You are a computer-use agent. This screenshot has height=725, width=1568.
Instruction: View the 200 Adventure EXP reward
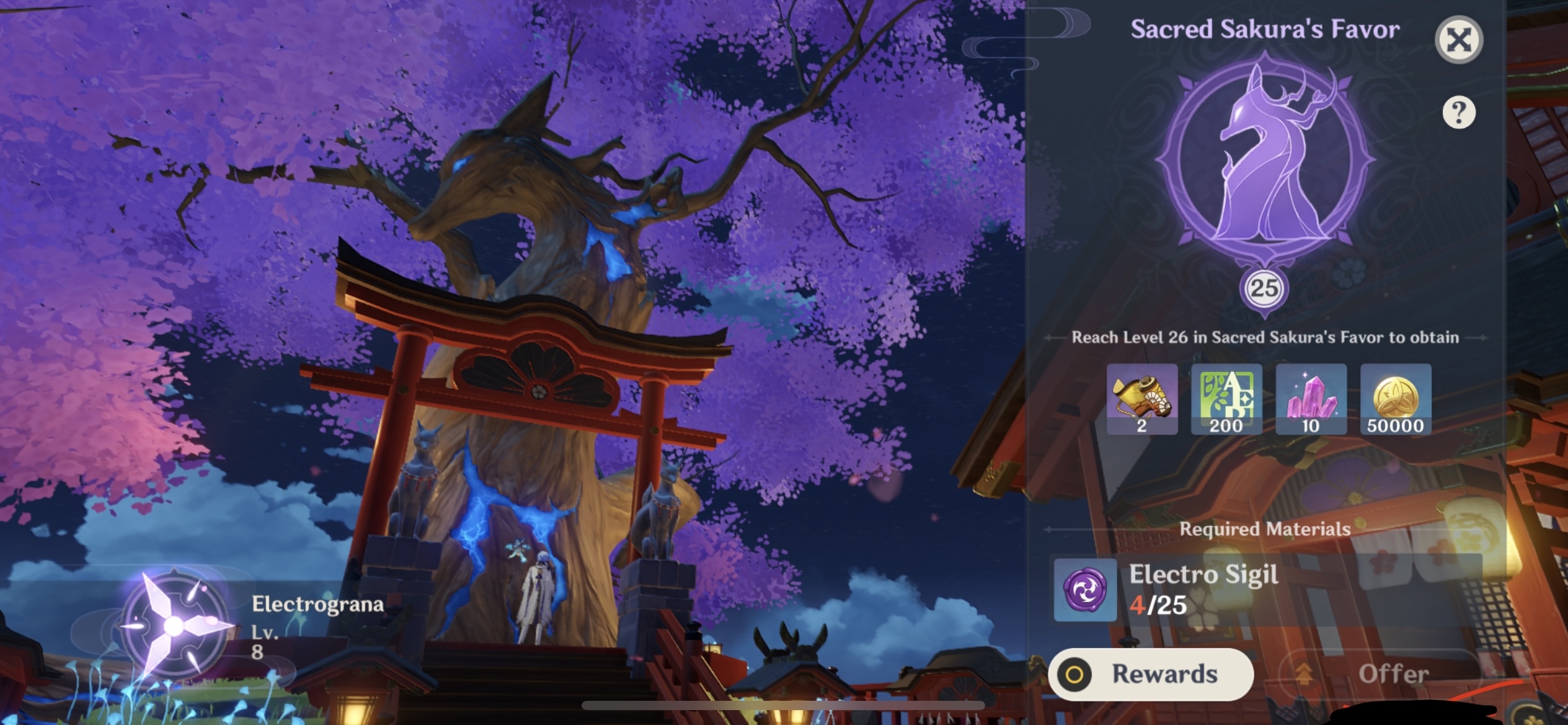tap(1226, 400)
